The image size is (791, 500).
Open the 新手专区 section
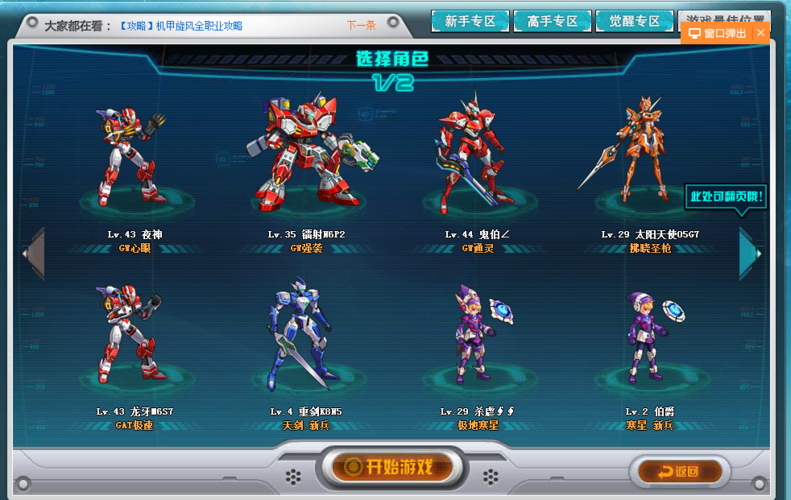coord(469,21)
